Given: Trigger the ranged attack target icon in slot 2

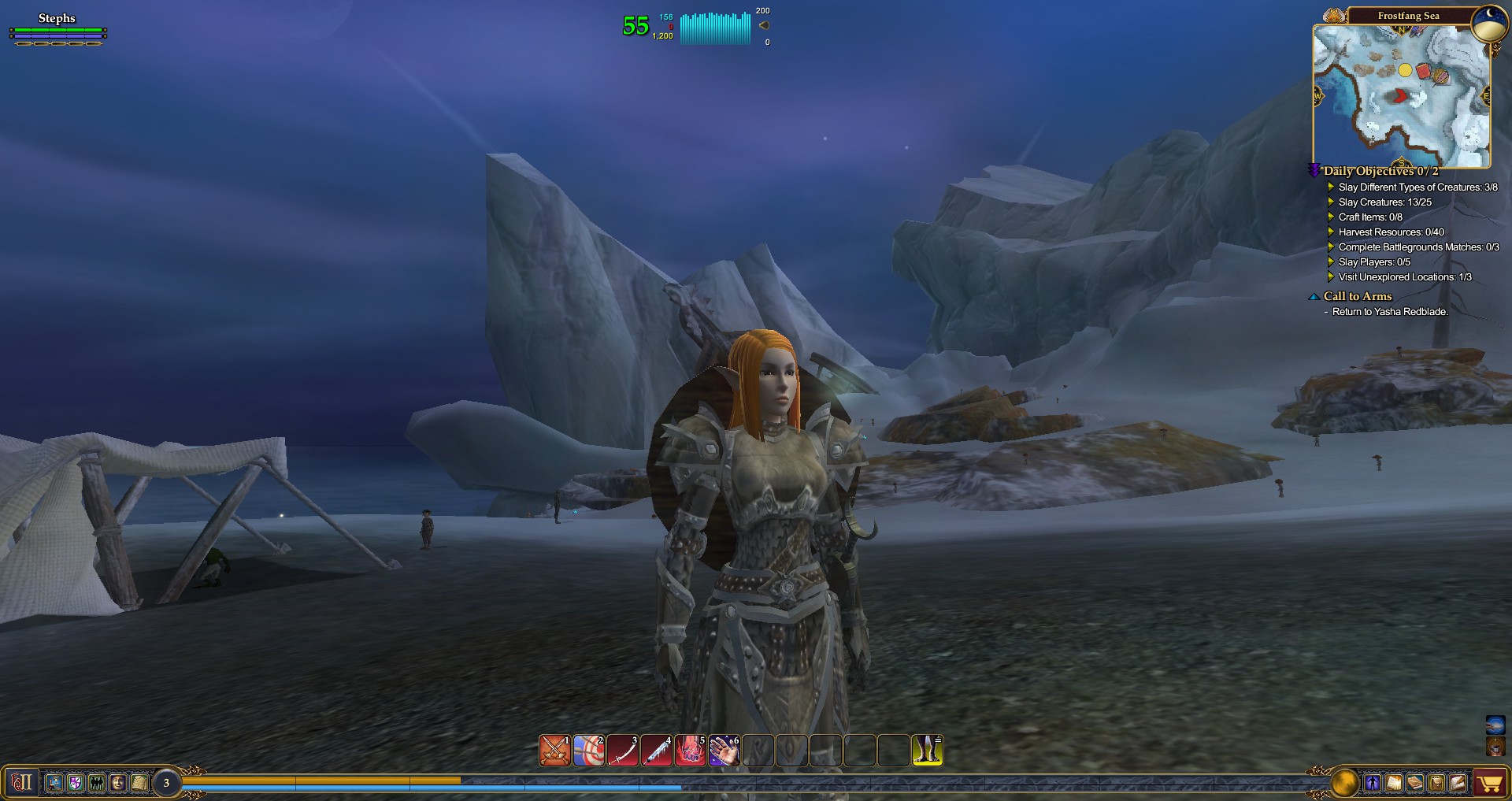Looking at the screenshot, I should [587, 751].
